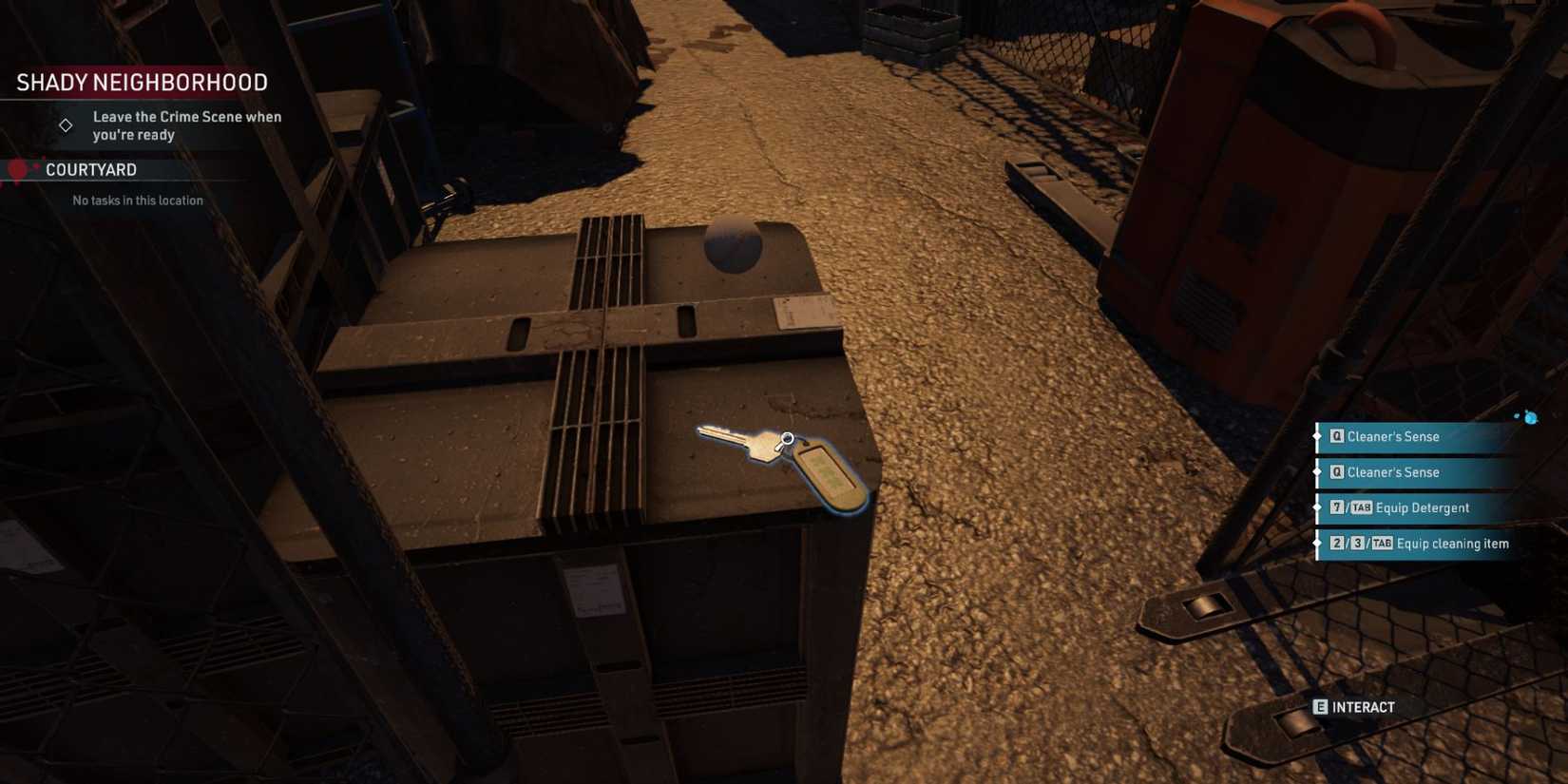Click the E key icon in the Interact prompt
Viewport: 1568px width, 784px height.
pos(1319,707)
